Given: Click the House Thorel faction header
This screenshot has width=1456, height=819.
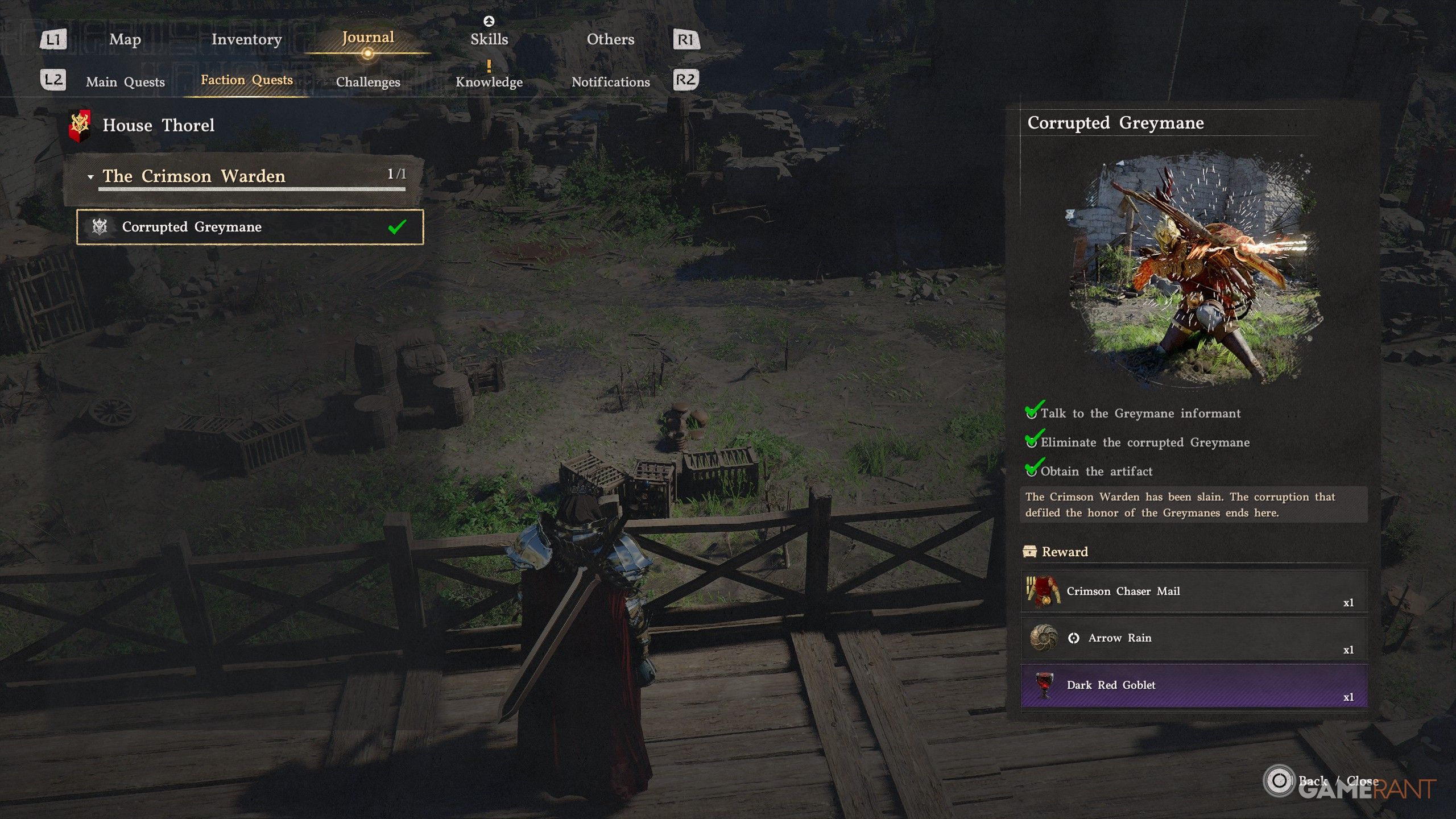Looking at the screenshot, I should click(x=158, y=125).
